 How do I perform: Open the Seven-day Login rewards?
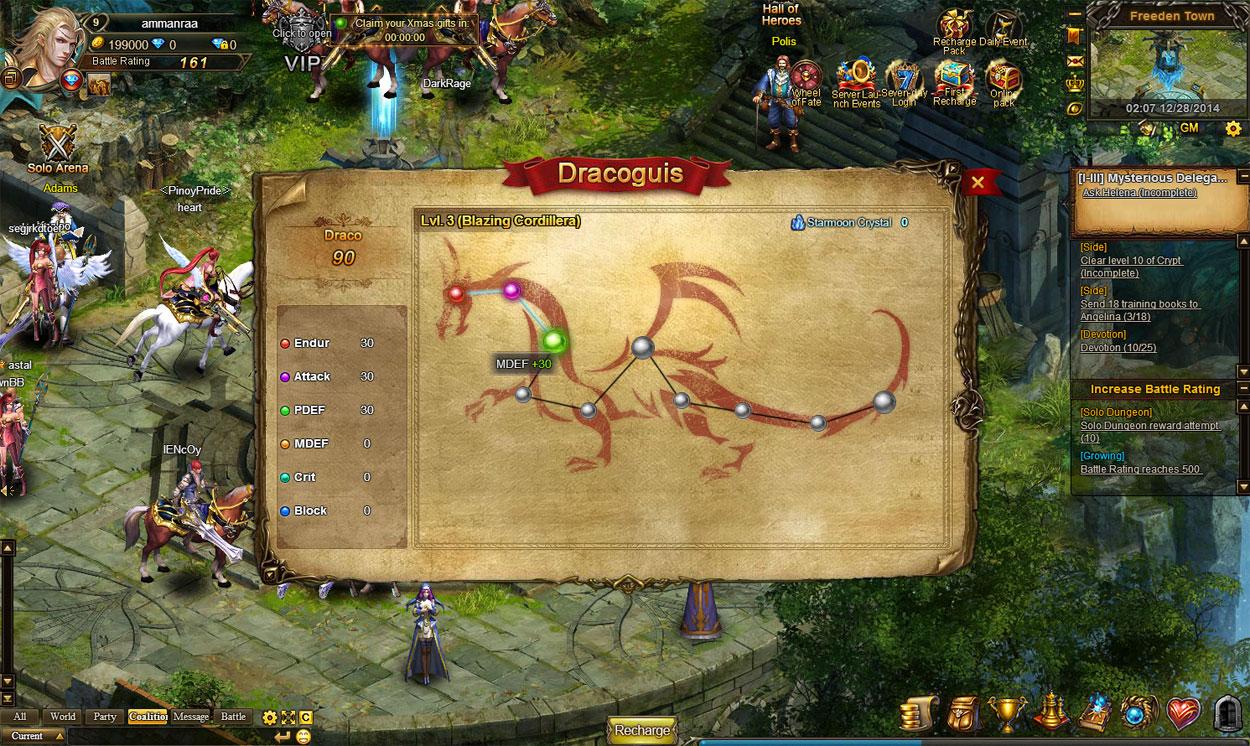click(x=904, y=78)
